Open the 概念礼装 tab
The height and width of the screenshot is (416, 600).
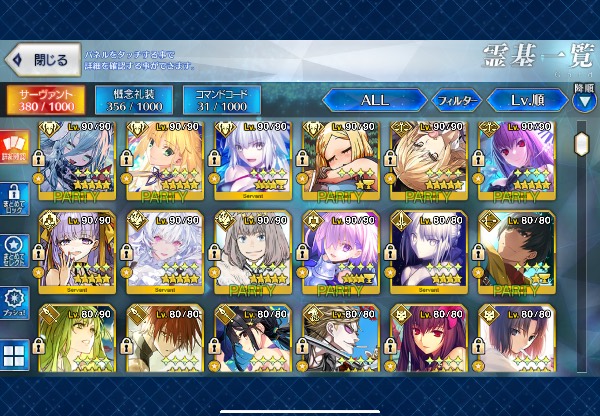[x=133, y=99]
